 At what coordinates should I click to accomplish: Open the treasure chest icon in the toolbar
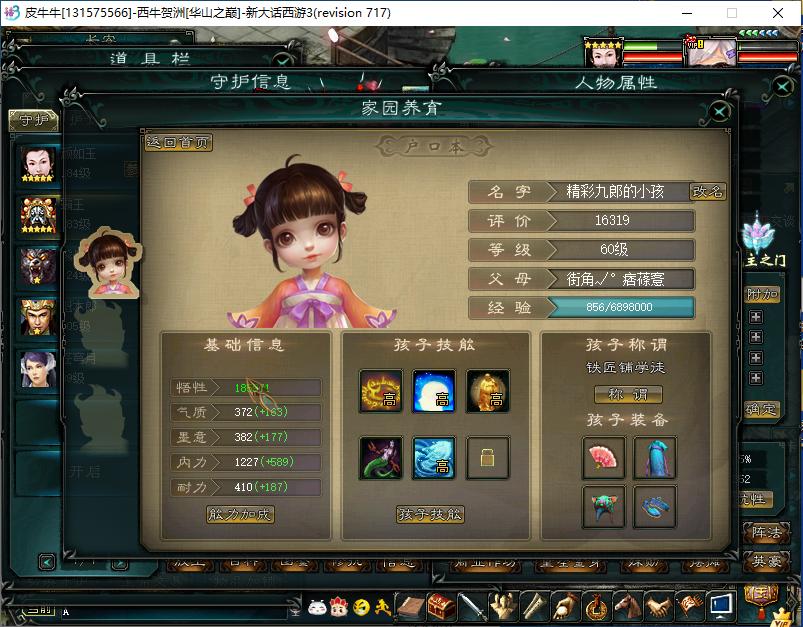[x=441, y=606]
